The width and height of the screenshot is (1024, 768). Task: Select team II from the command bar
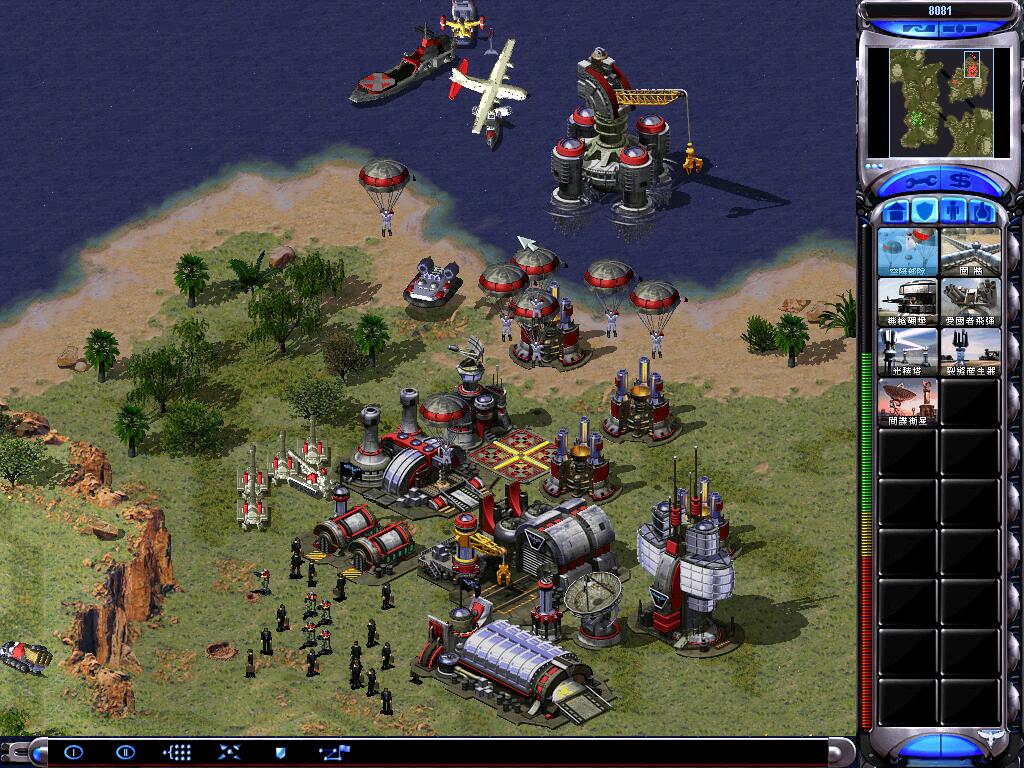point(125,752)
